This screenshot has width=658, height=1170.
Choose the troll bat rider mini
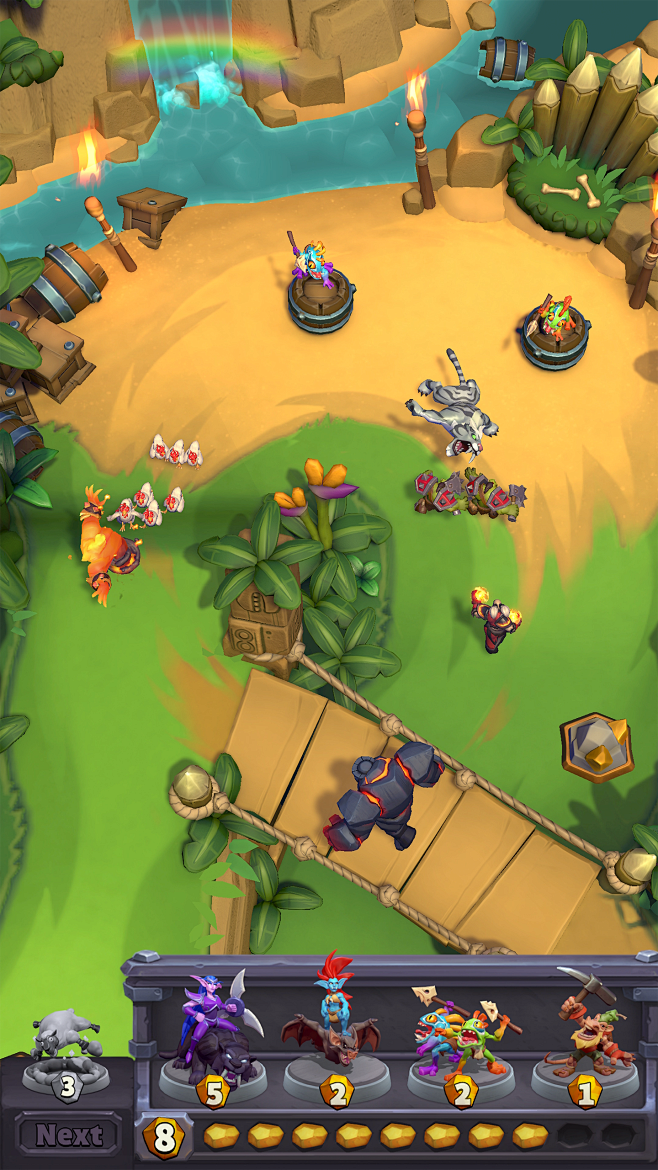[337, 1035]
